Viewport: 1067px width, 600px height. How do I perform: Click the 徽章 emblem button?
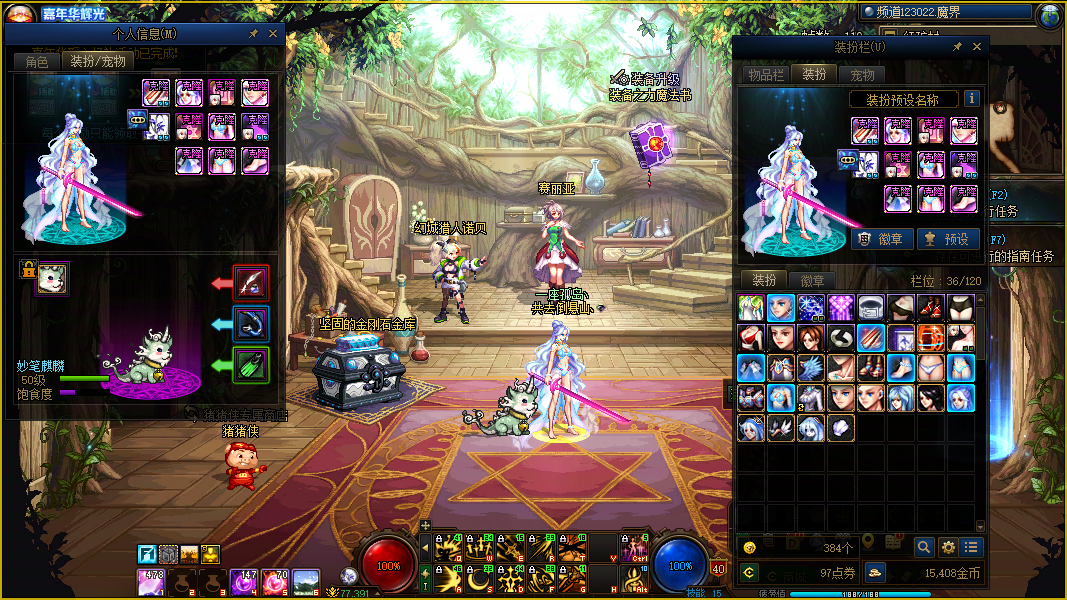(883, 239)
